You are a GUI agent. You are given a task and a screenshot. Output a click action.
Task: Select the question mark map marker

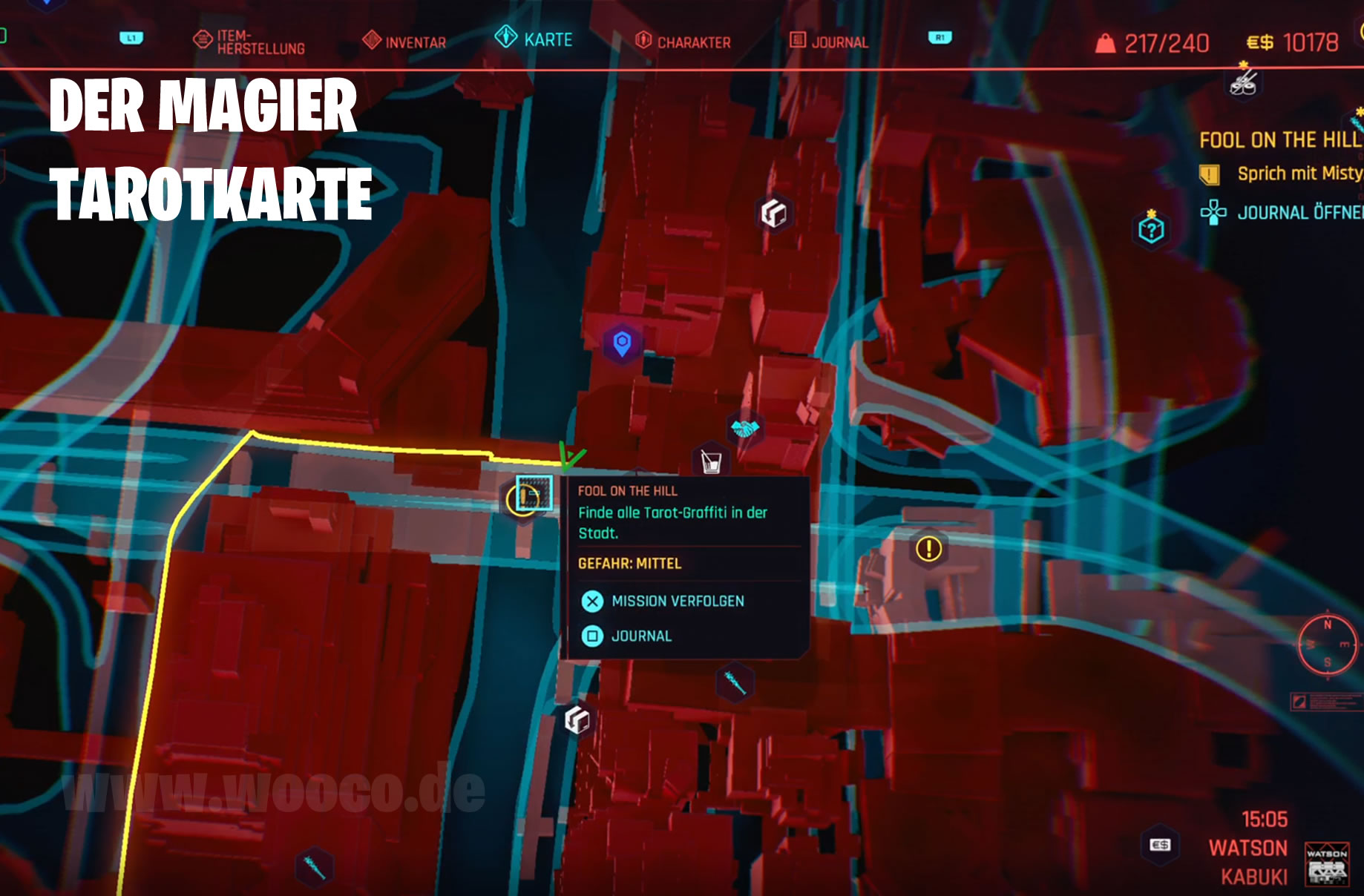click(x=1151, y=230)
